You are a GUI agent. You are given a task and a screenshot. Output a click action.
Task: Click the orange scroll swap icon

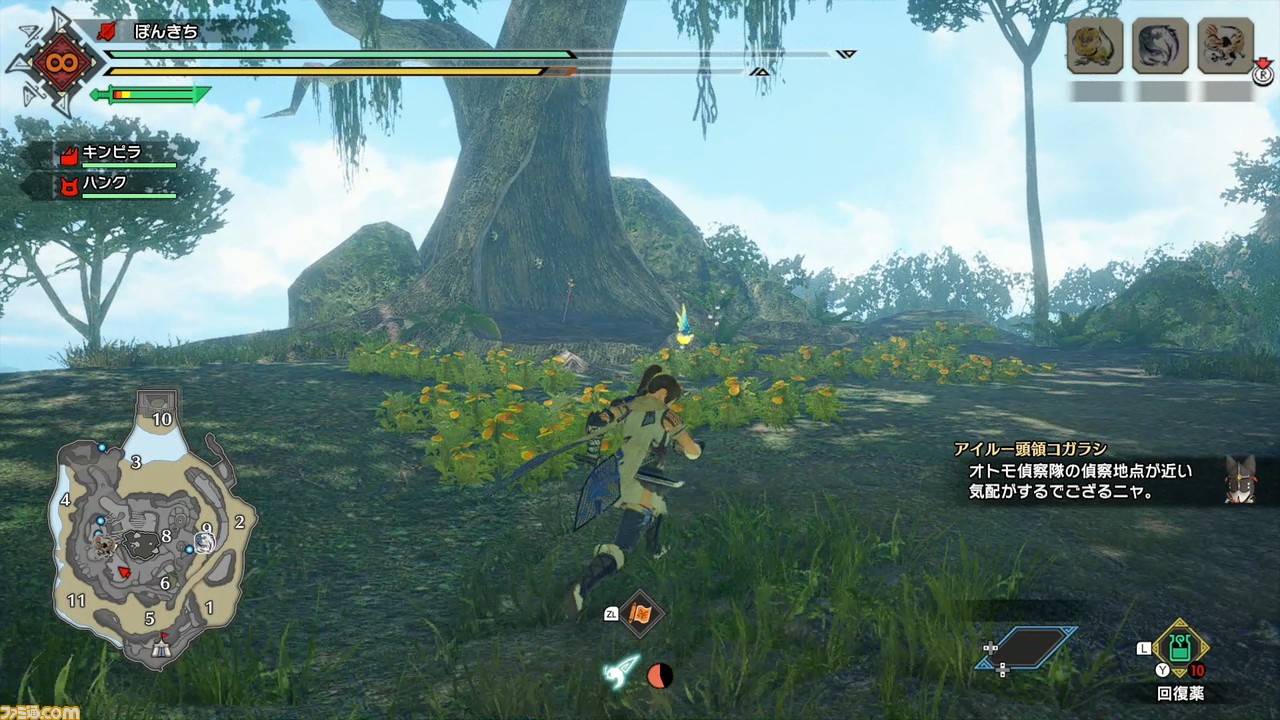(640, 613)
